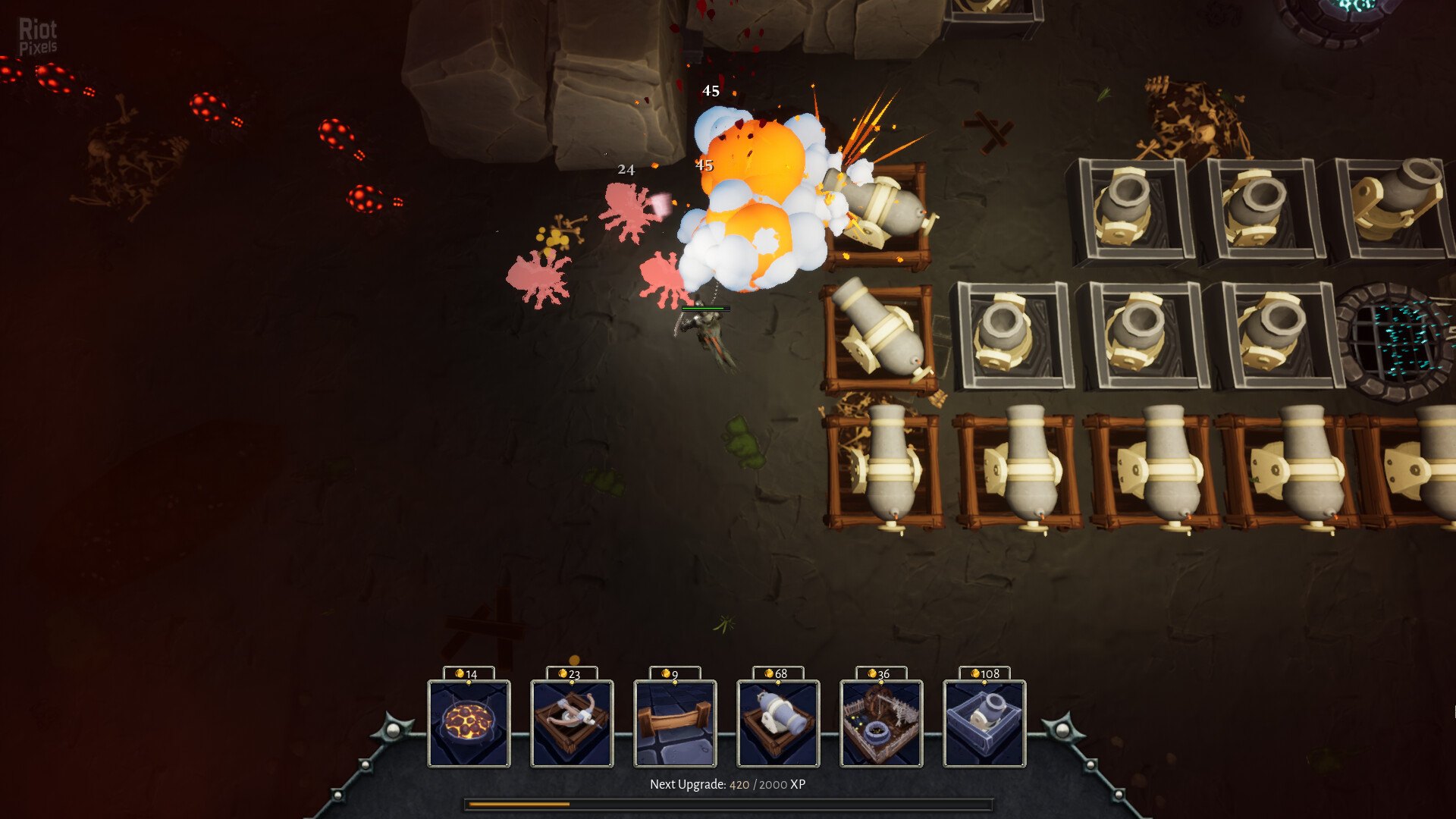Select the stone mortar trap costing 108
Screen dimensions: 1456x819
(x=984, y=723)
